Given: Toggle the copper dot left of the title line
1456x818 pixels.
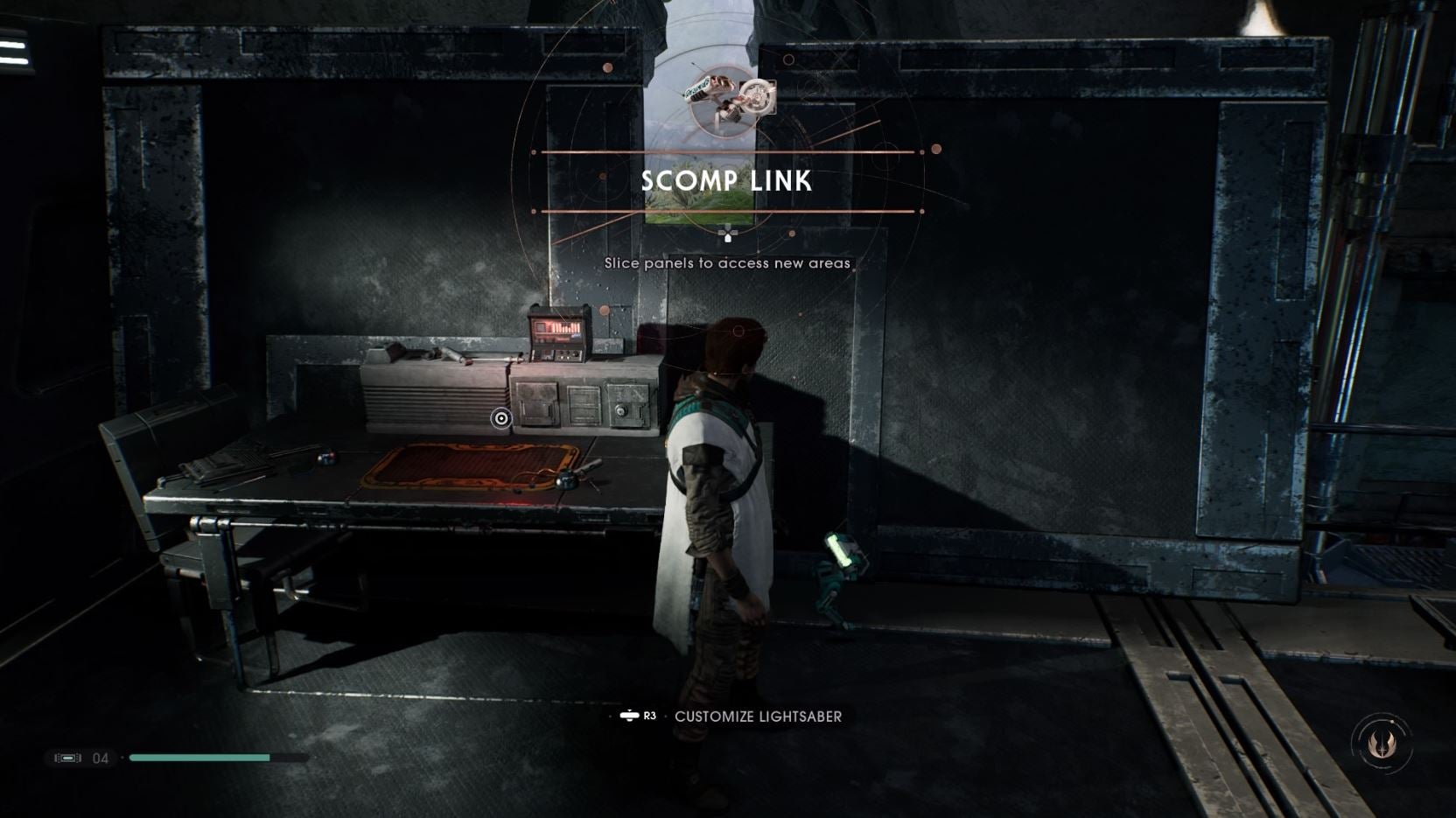Looking at the screenshot, I should click(x=533, y=152).
